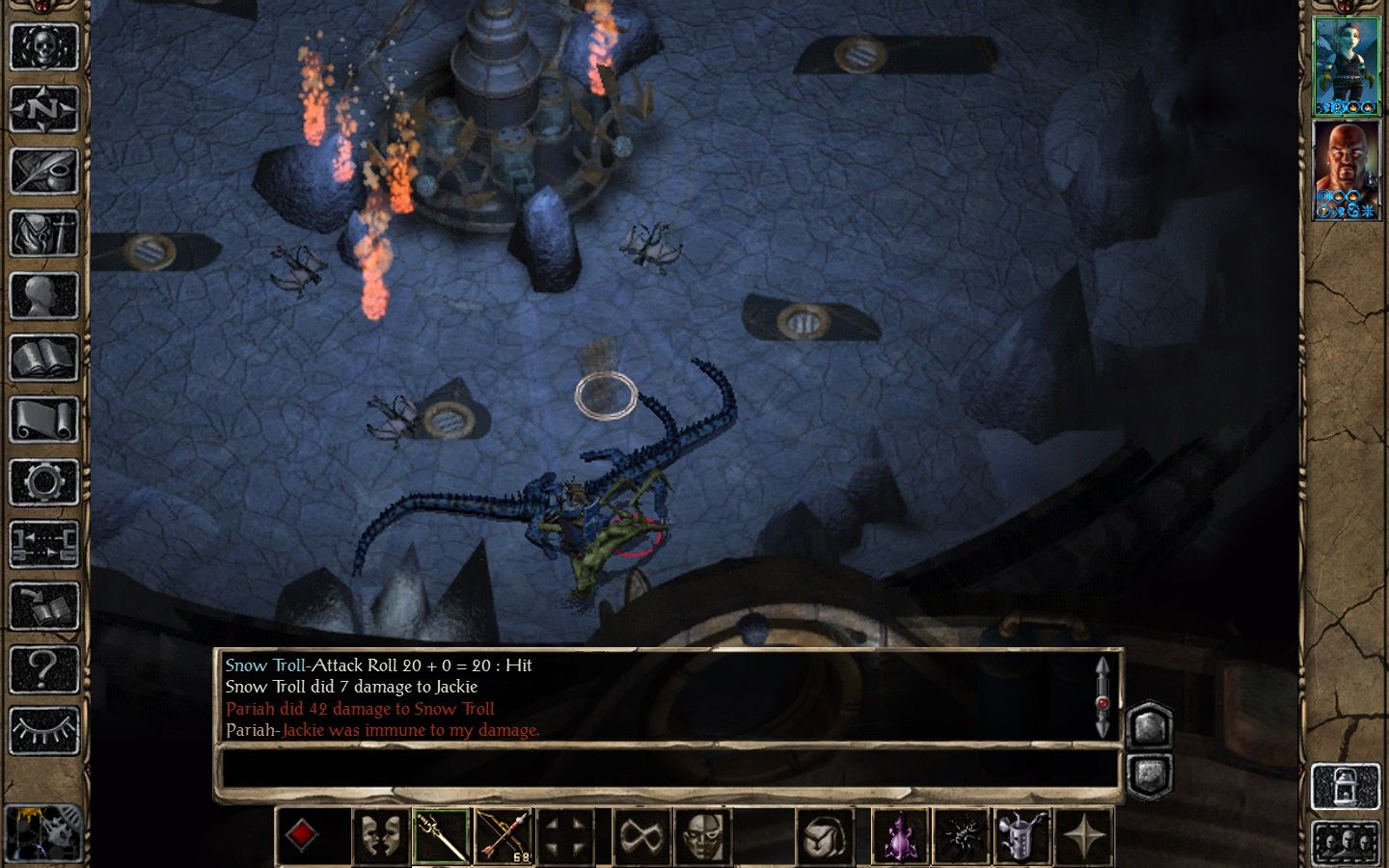Open the inventory screen
The width and height of the screenshot is (1389, 868).
tap(43, 234)
